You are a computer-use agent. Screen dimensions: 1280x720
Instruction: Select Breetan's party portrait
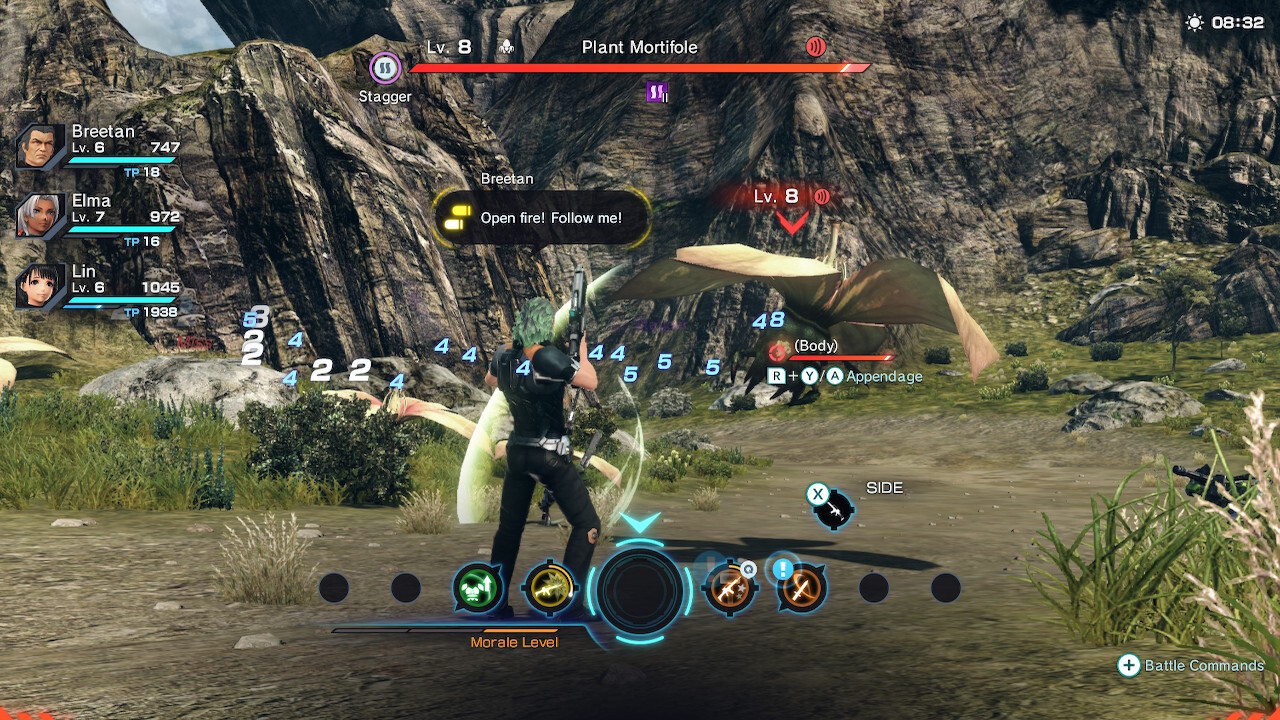(x=41, y=148)
